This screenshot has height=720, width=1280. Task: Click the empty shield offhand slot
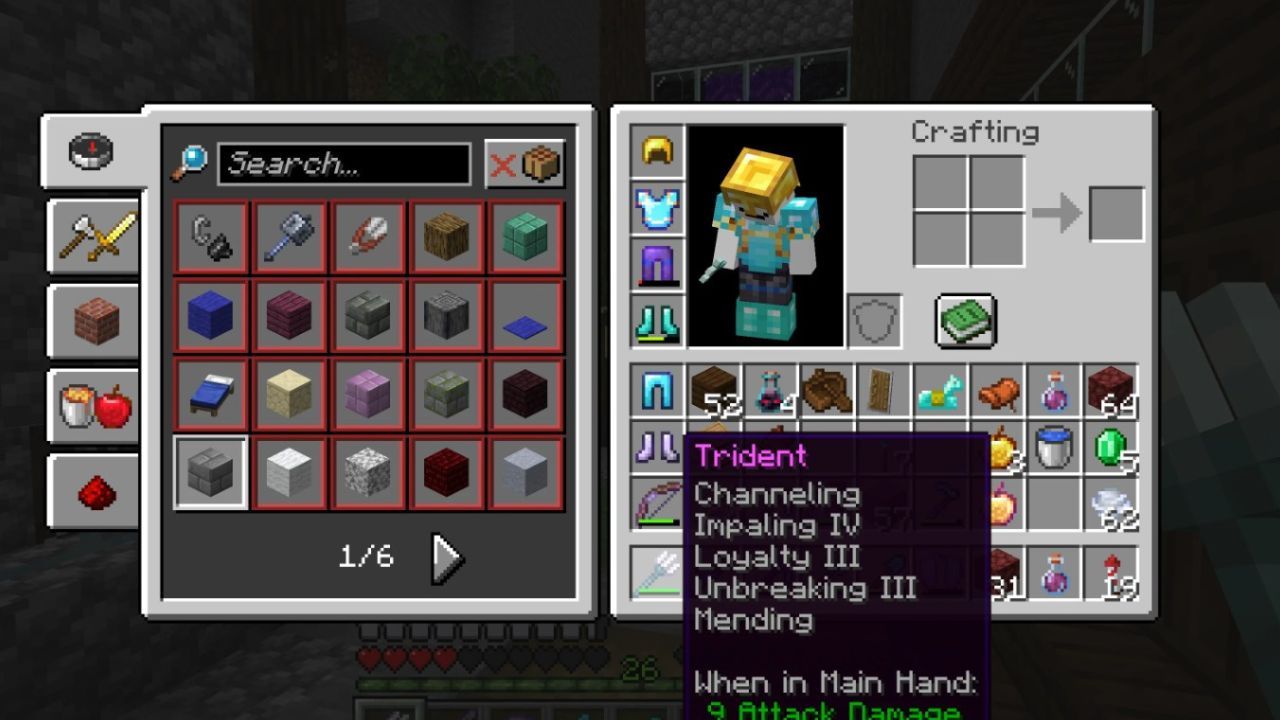875,321
